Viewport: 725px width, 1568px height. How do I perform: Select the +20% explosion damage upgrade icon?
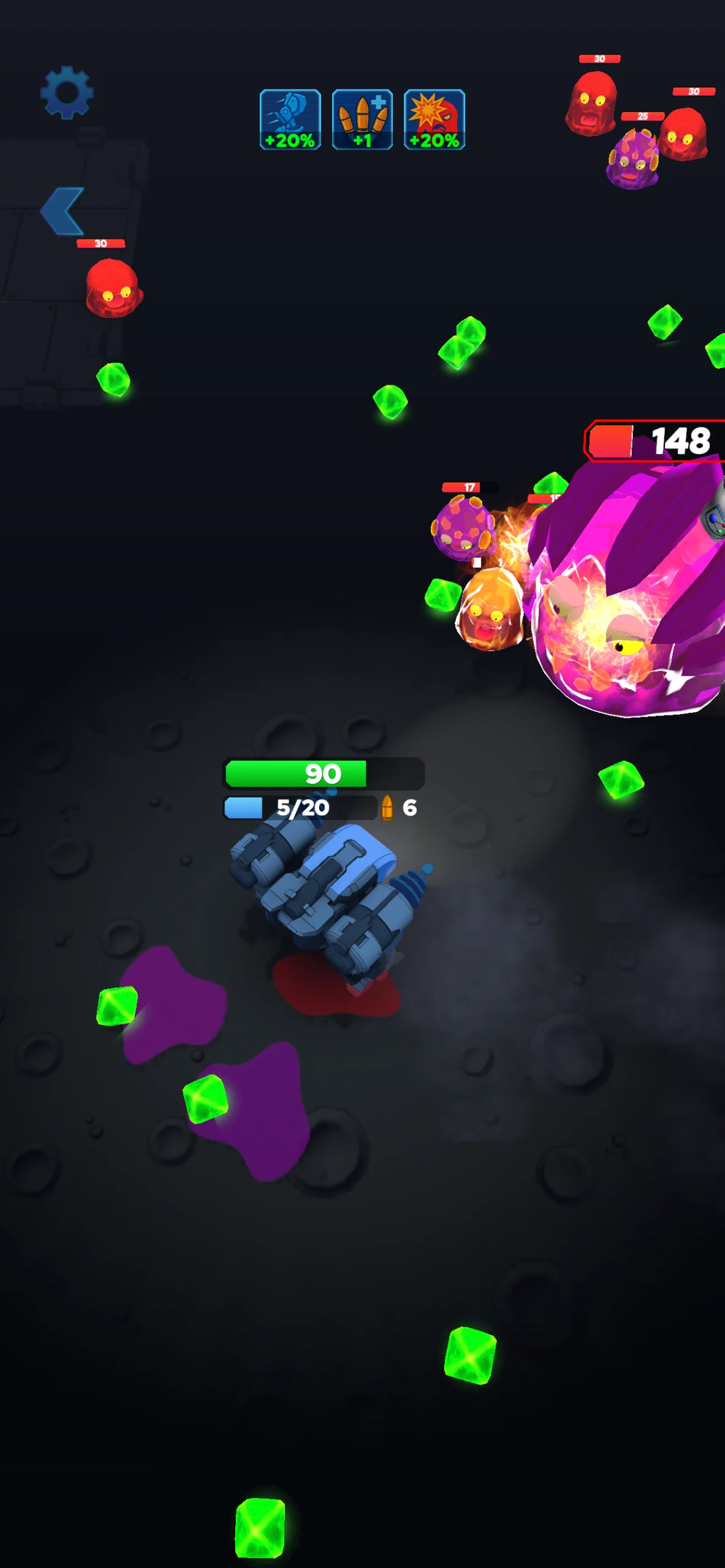coord(435,120)
